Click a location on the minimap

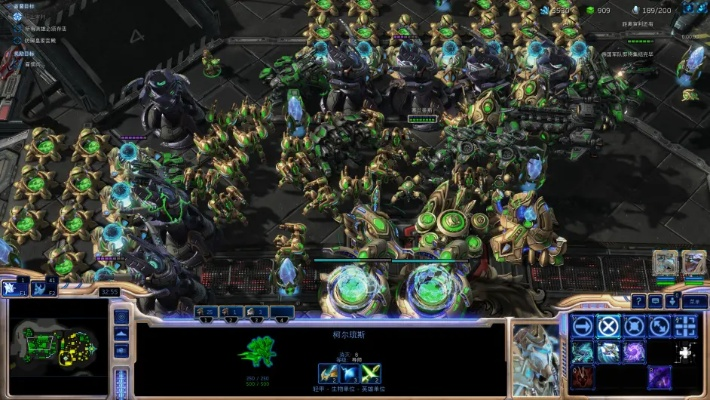coord(55,348)
